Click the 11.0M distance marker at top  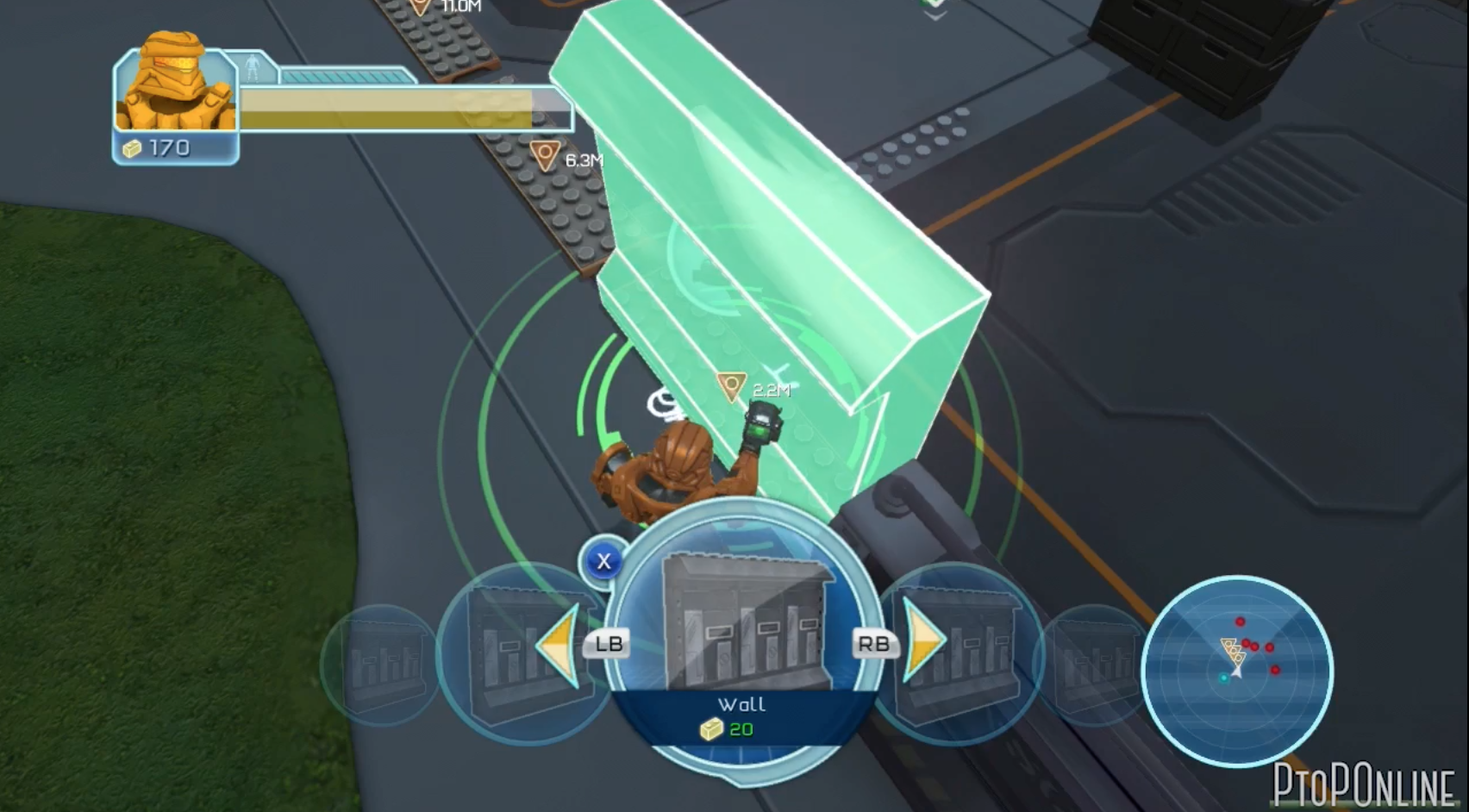tap(424, 5)
